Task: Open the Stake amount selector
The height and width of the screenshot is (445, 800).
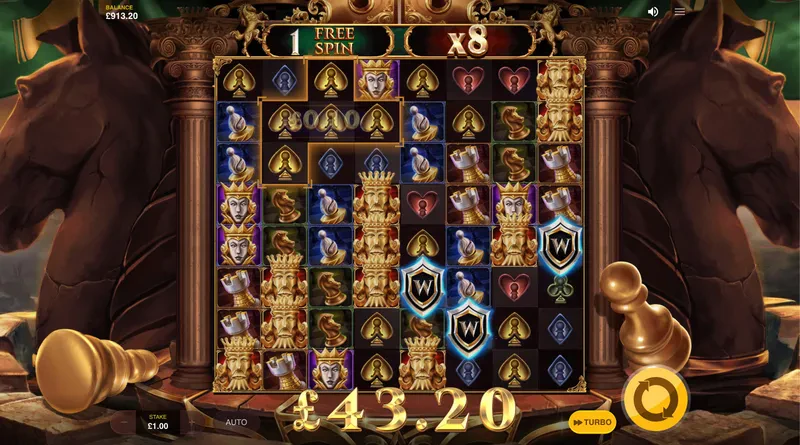Action: [158, 422]
